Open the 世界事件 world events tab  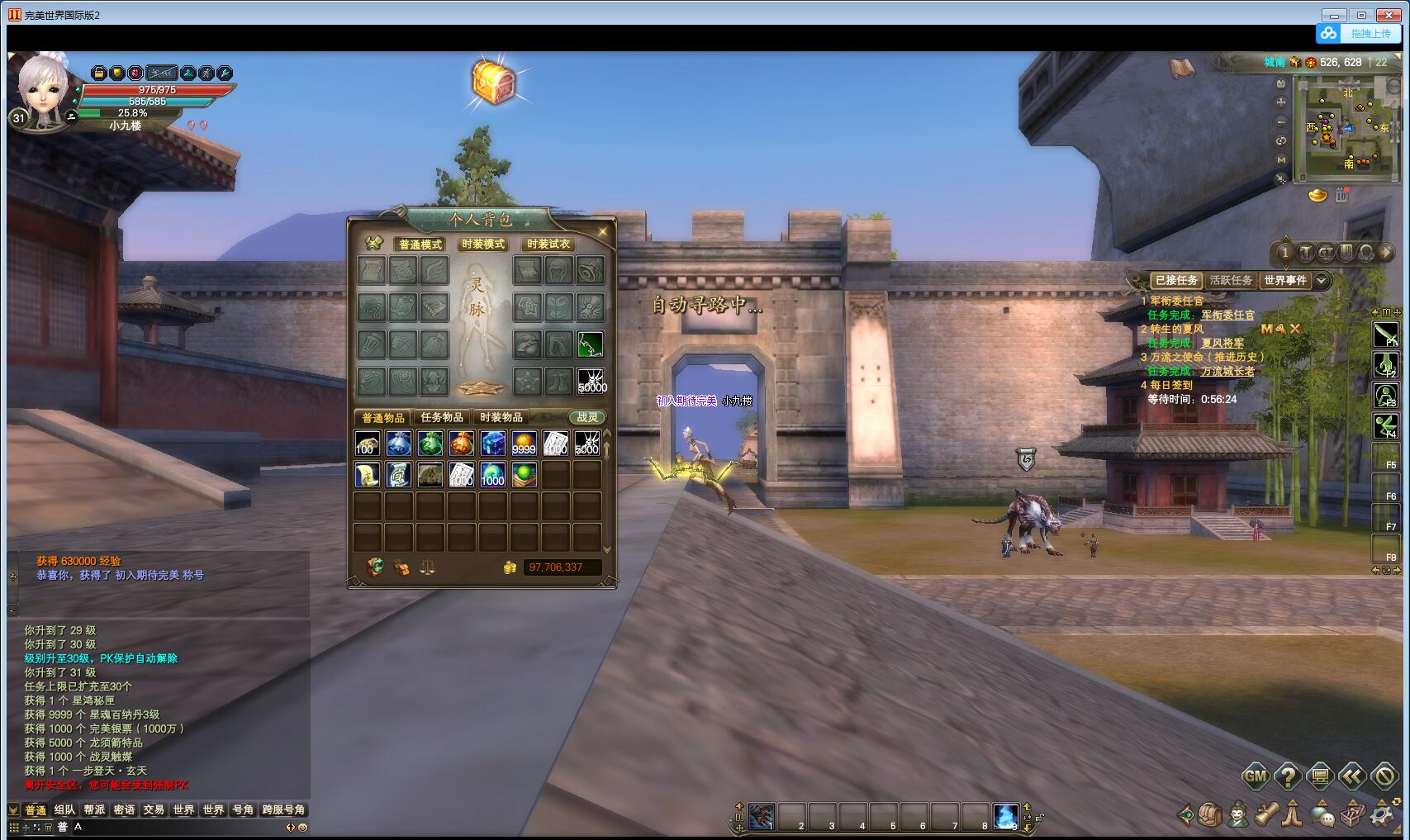(1285, 281)
